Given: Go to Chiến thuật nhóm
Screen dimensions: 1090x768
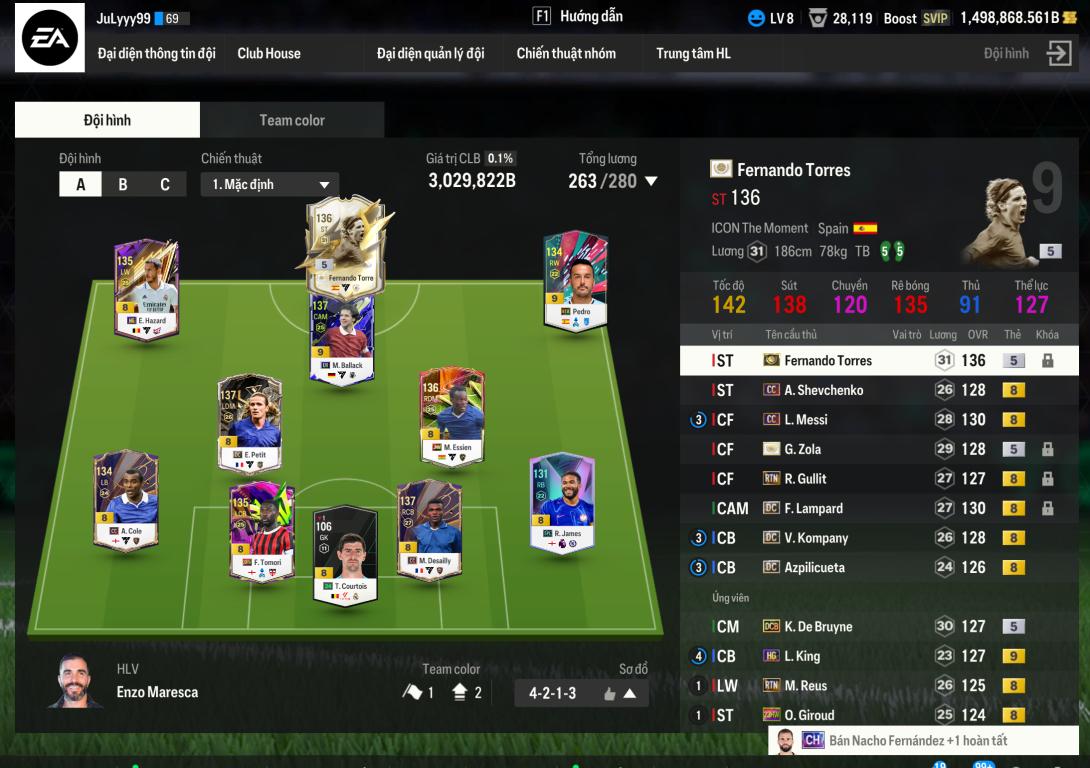Looking at the screenshot, I should 566,54.
